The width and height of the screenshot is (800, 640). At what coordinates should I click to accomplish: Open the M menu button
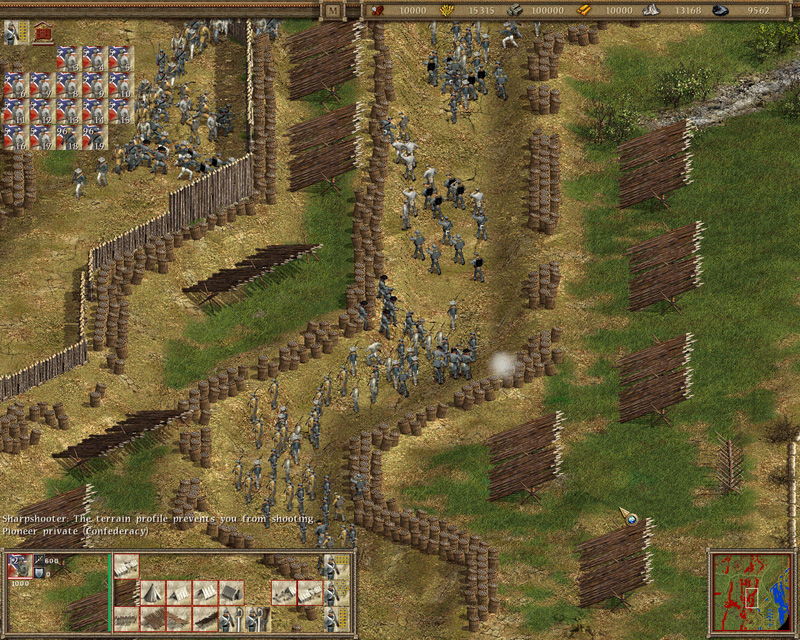pyautogui.click(x=333, y=10)
